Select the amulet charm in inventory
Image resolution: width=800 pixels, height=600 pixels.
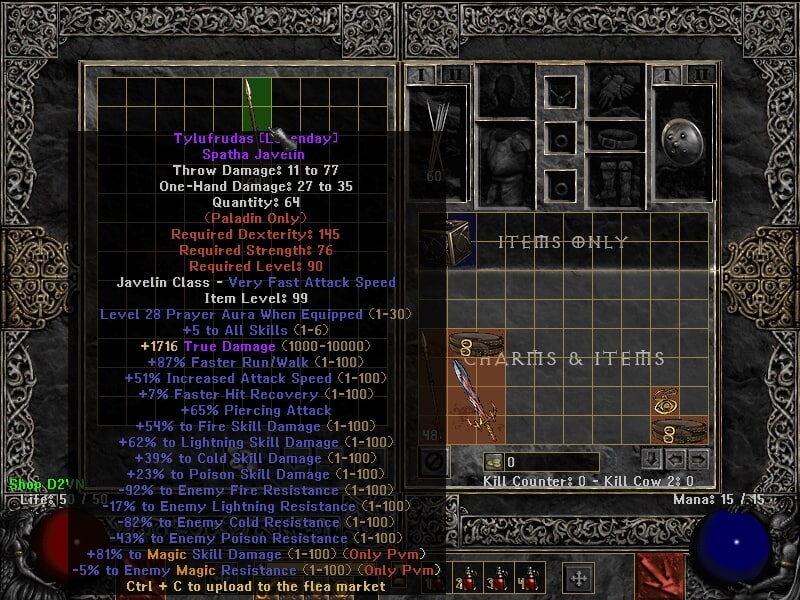(x=664, y=402)
